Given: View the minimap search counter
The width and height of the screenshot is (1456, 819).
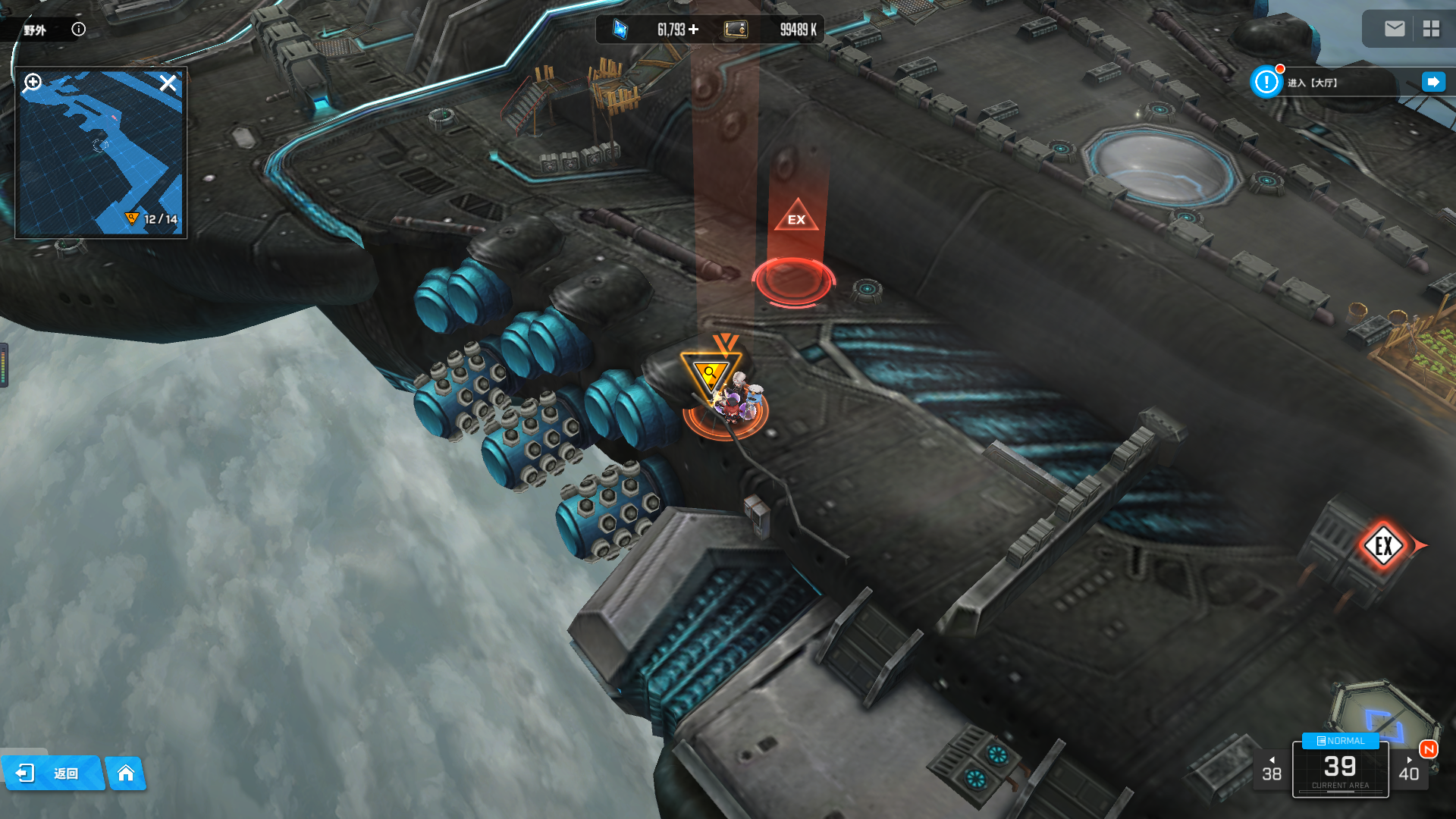Looking at the screenshot, I should pos(152,219).
